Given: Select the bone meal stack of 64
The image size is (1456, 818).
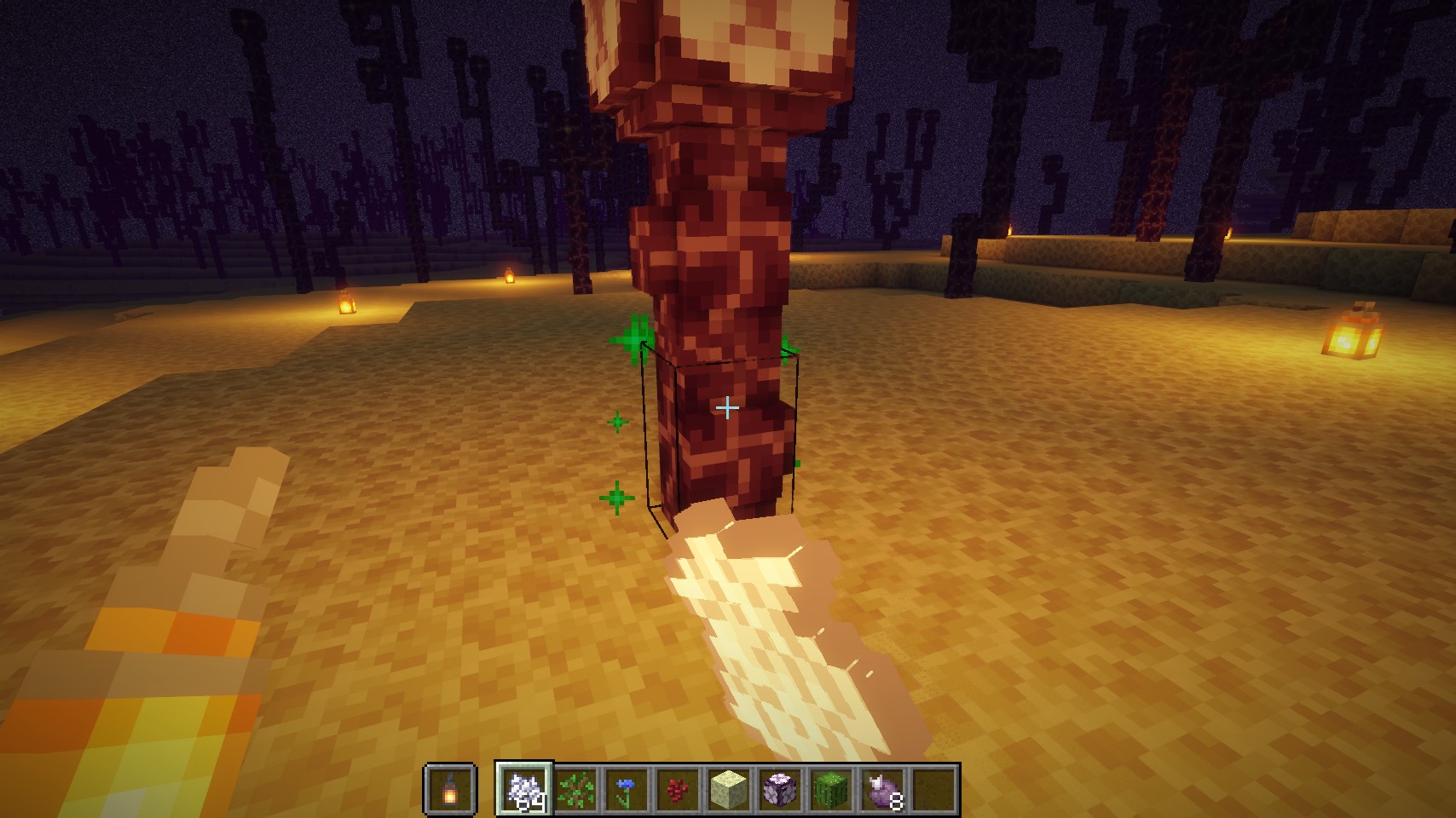Looking at the screenshot, I should point(524,788).
